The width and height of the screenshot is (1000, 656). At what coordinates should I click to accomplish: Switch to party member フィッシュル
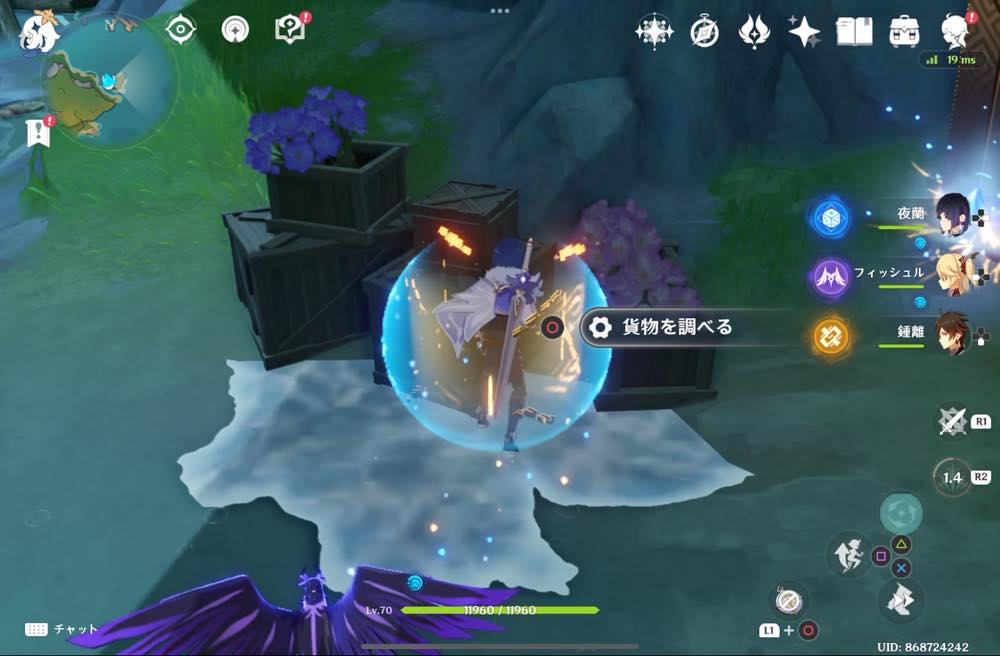951,273
